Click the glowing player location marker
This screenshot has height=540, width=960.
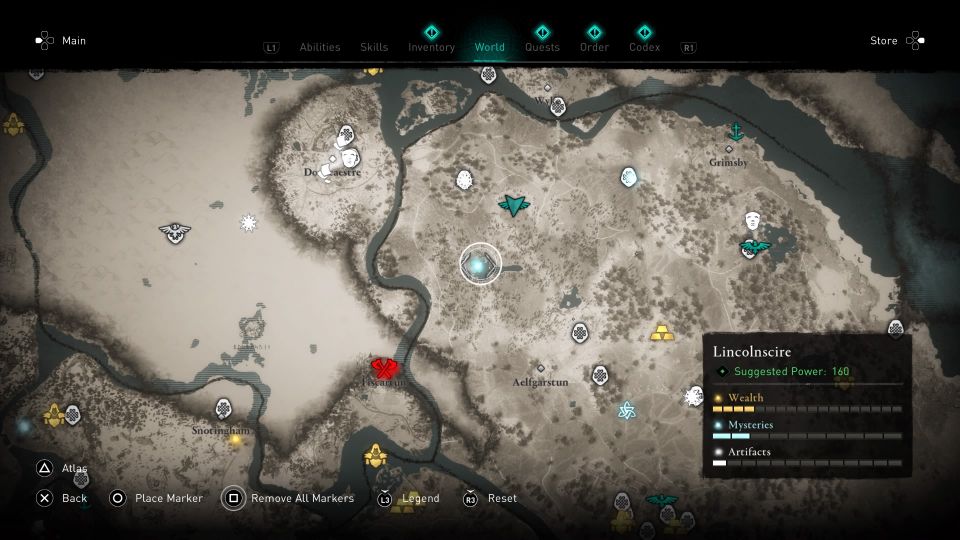[x=479, y=265]
